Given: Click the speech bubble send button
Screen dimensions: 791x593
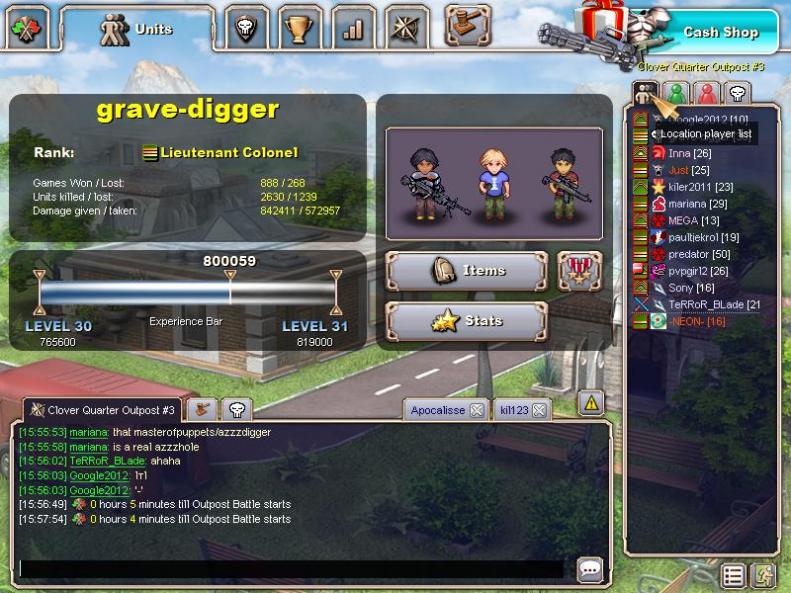Looking at the screenshot, I should point(590,569).
